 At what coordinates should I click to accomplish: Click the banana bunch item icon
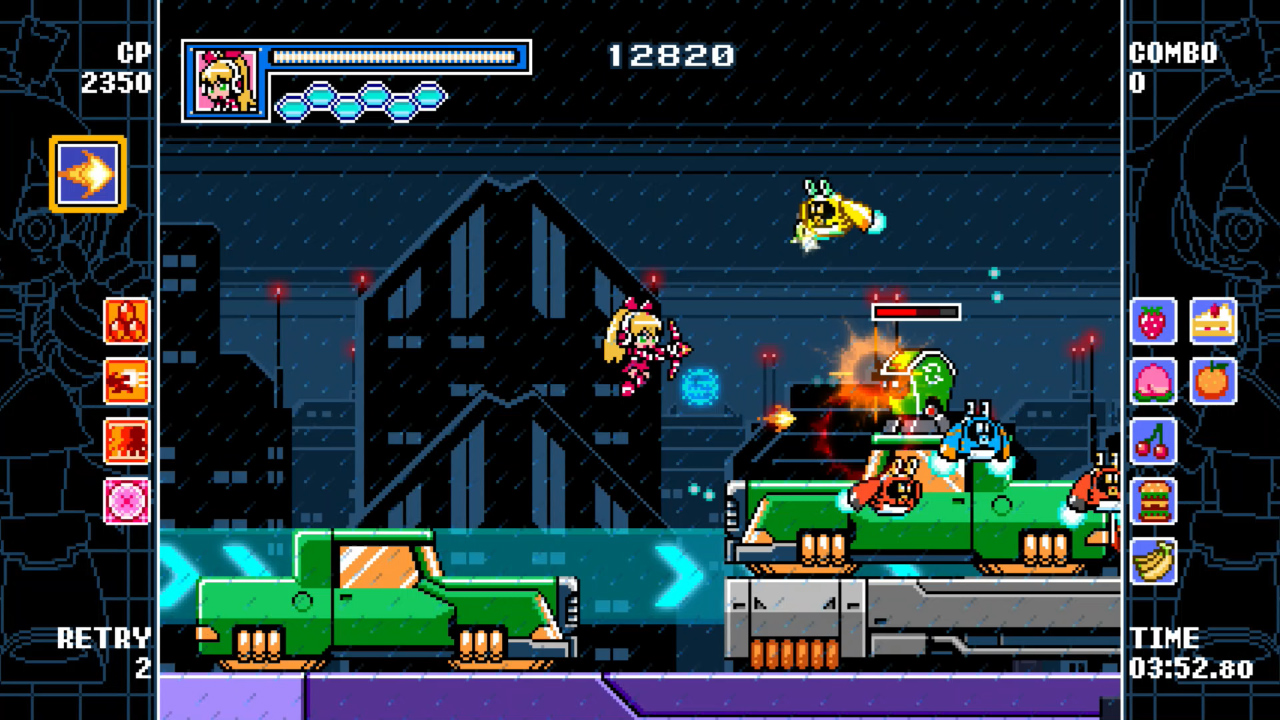point(1153,561)
